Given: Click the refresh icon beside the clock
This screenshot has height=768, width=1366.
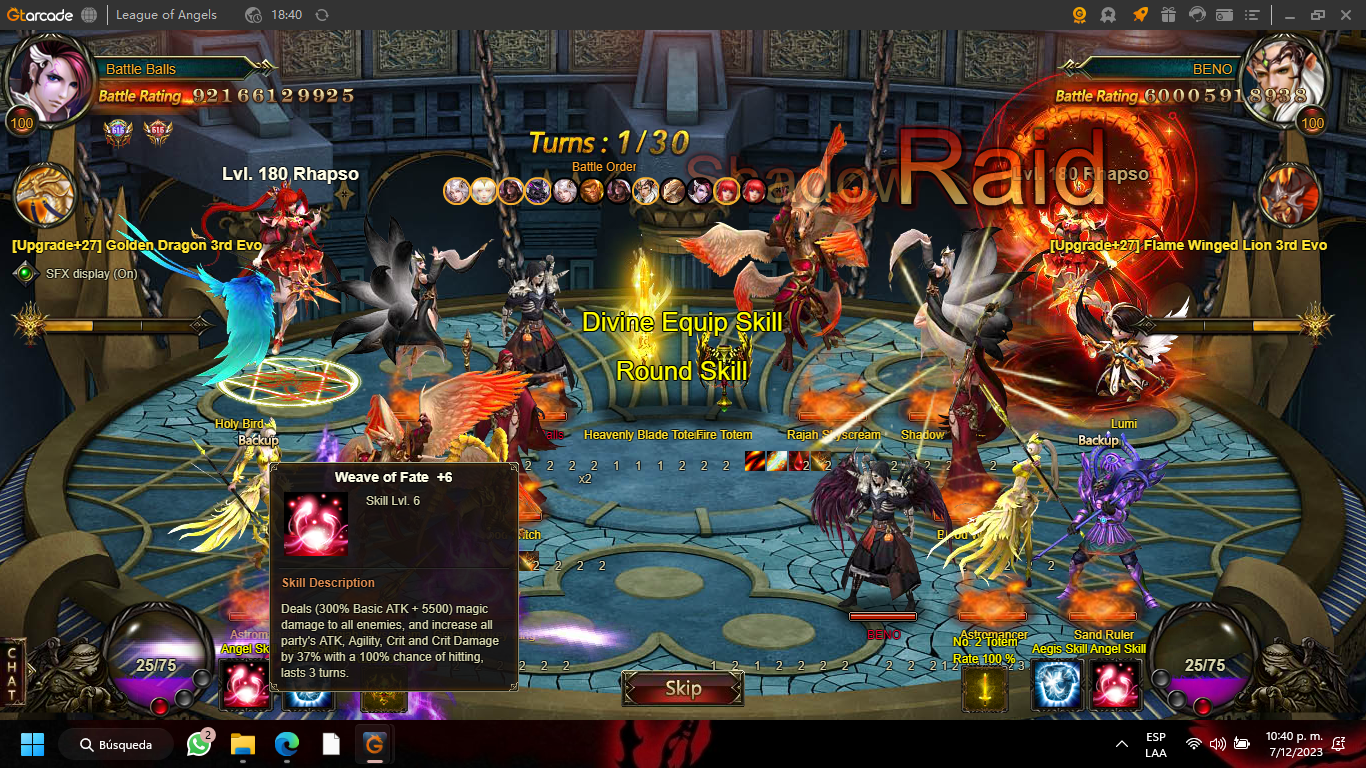Looking at the screenshot, I should click(x=321, y=15).
